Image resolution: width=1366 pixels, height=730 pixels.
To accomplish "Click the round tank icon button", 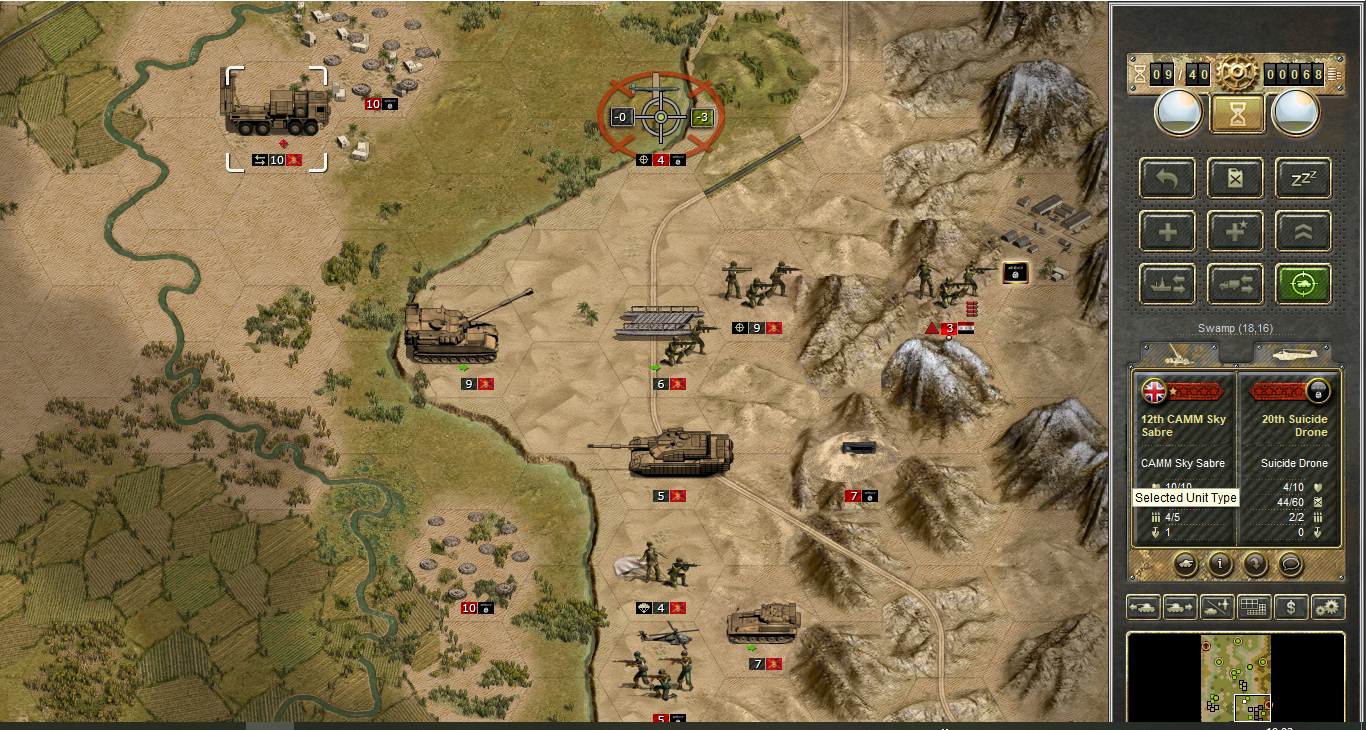I will tap(1185, 564).
